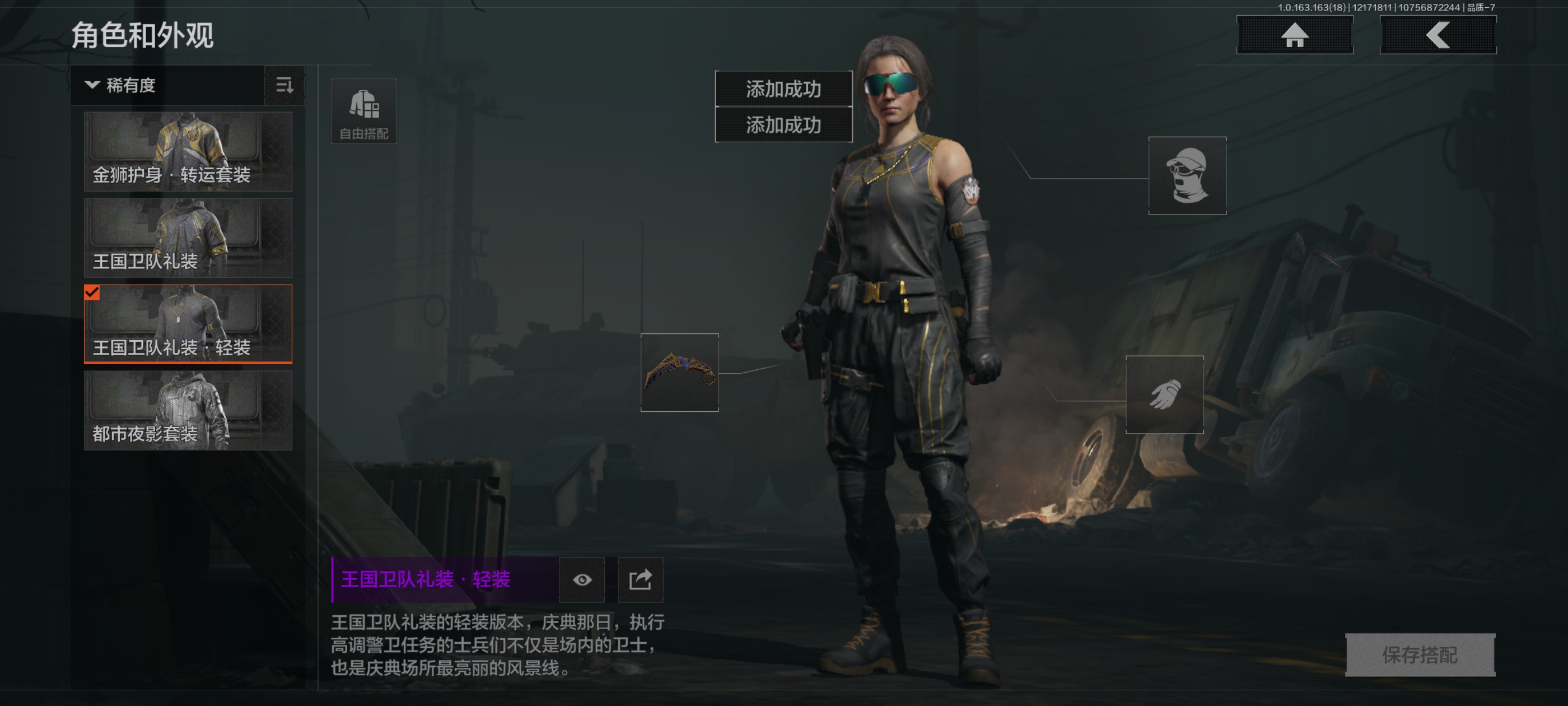Save the outfit with 保存搭配
Image resolution: width=1568 pixels, height=706 pixels.
1420,655
